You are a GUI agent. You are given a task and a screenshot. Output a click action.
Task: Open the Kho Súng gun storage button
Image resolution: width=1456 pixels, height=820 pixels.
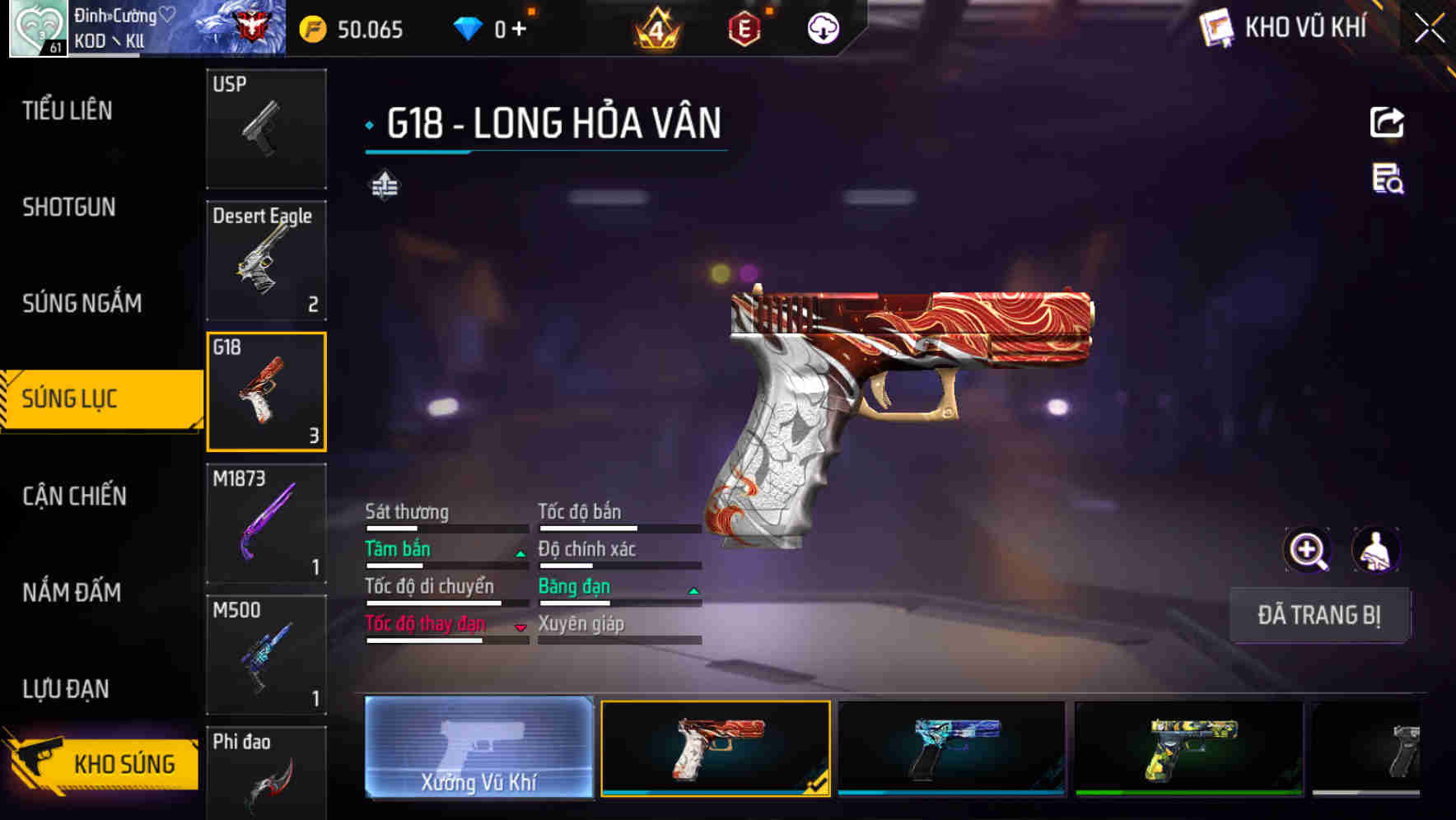[102, 762]
